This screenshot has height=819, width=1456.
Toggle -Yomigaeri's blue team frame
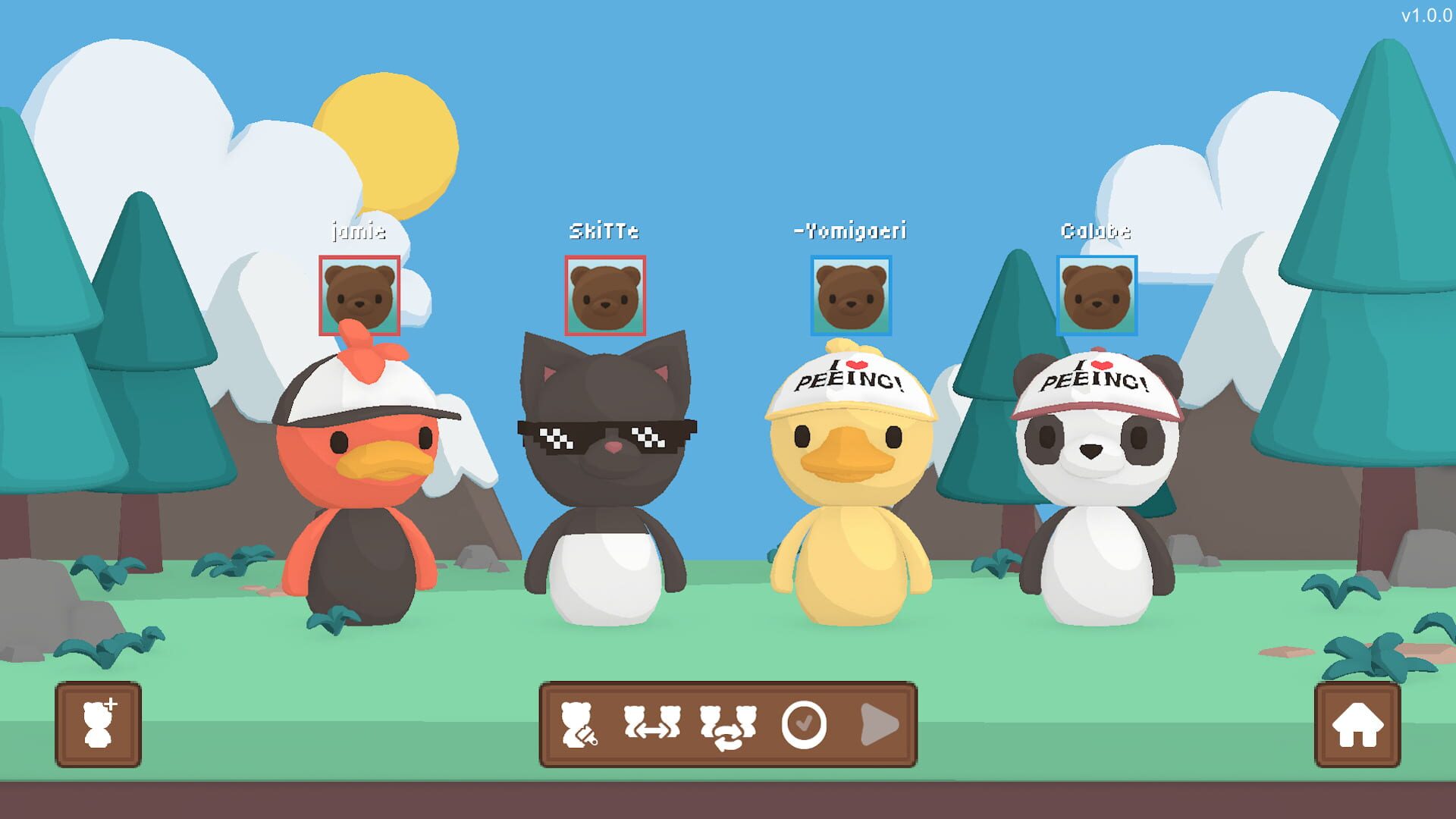click(852, 297)
